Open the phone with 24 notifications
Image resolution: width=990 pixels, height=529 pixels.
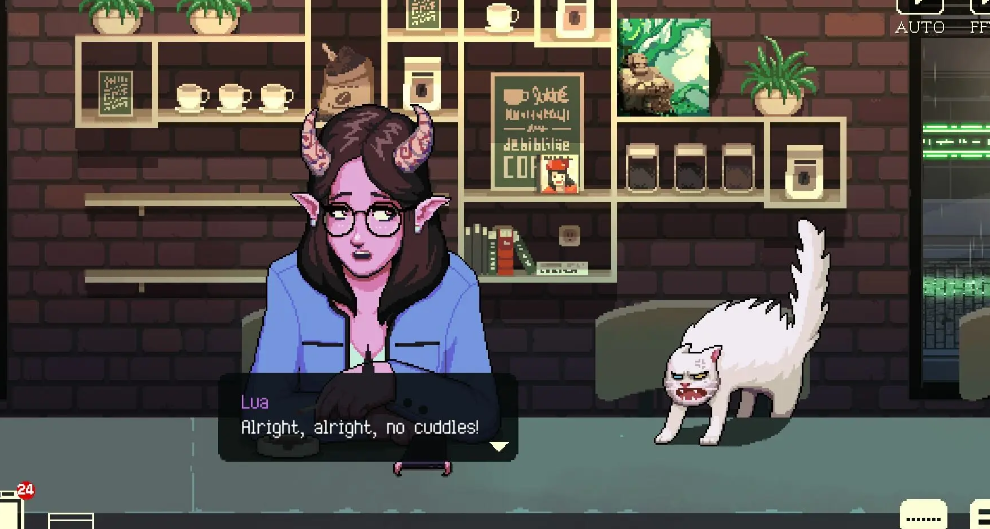pos(12,510)
